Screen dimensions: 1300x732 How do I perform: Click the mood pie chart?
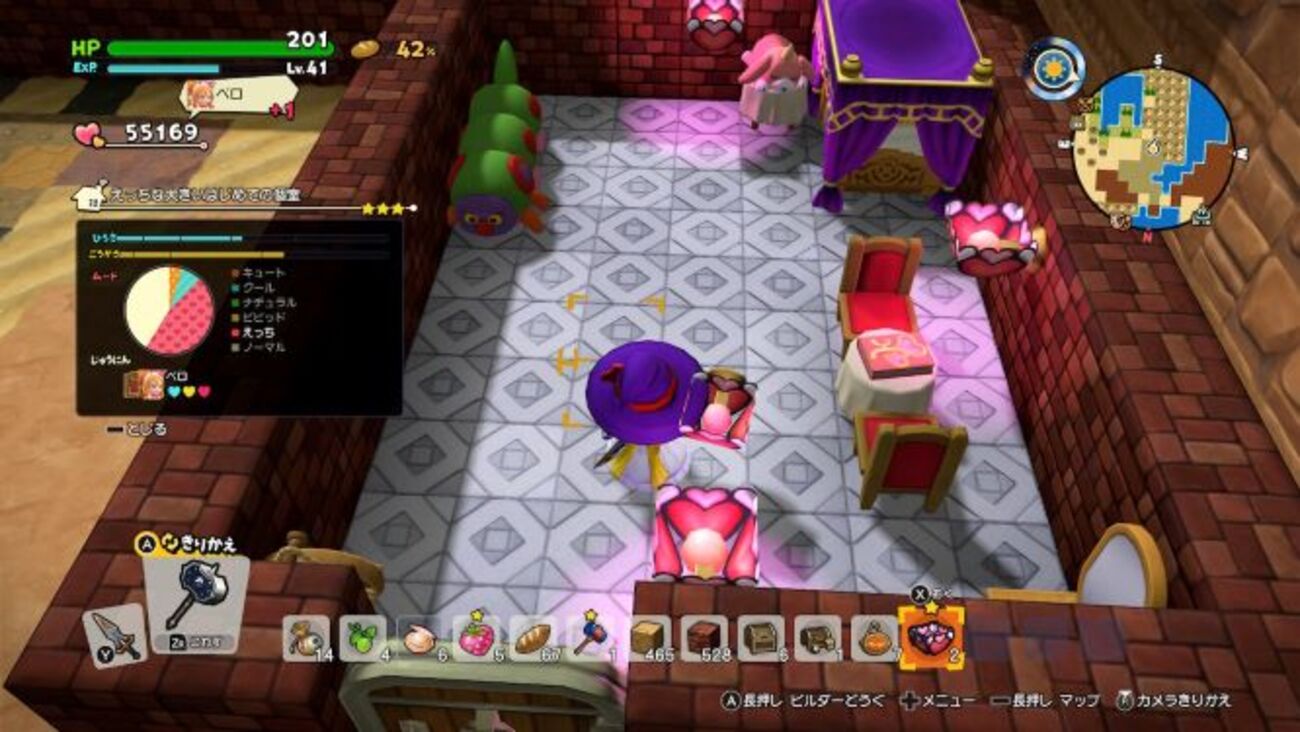pos(169,310)
